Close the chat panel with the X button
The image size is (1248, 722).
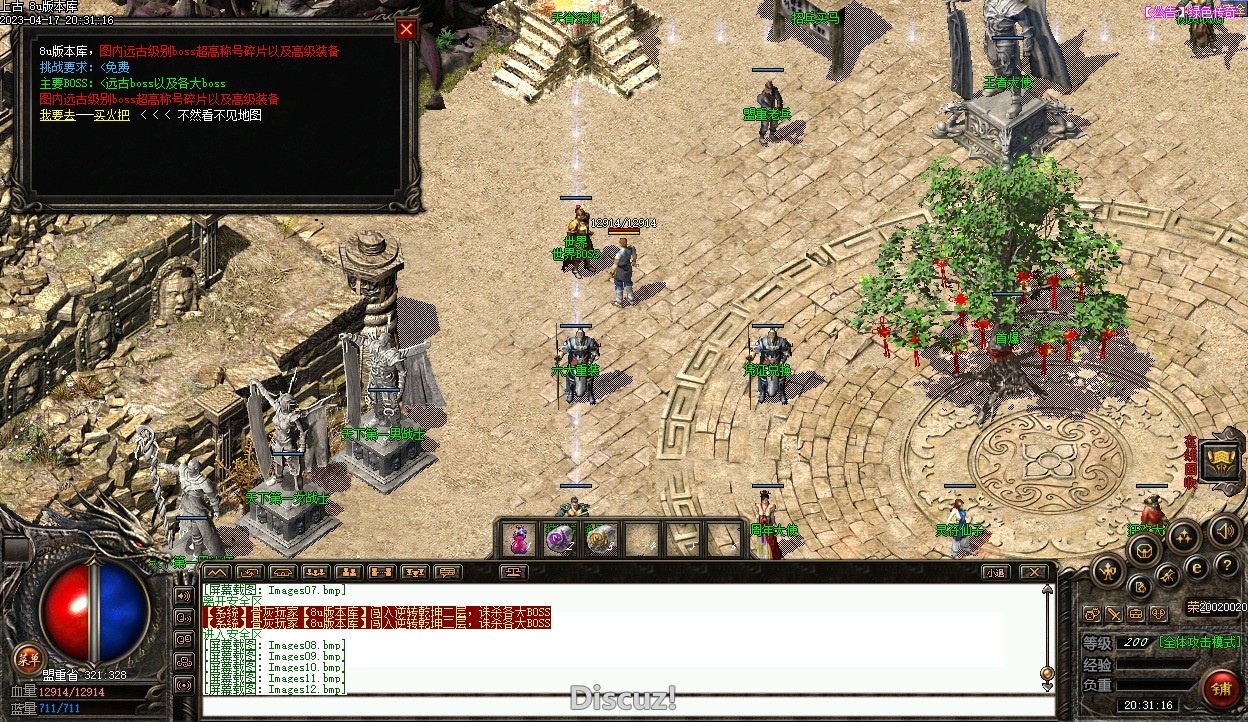tap(1033, 573)
